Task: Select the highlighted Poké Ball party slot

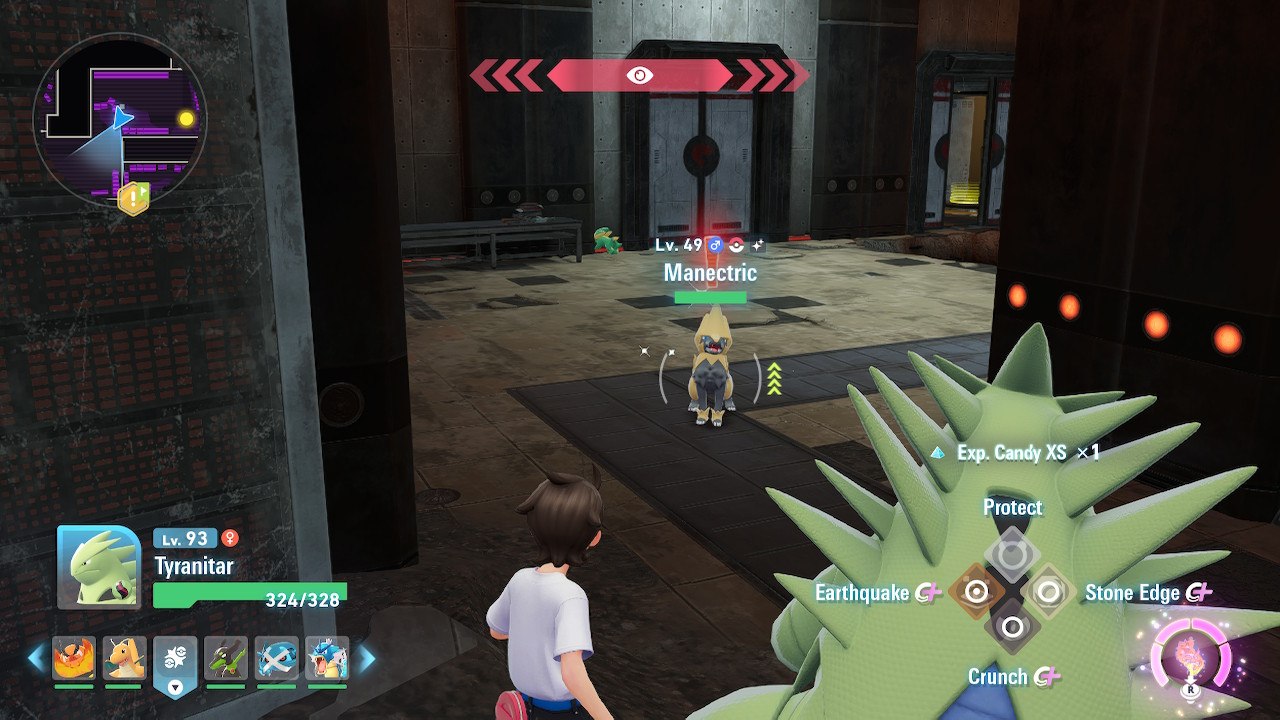Action: point(175,659)
